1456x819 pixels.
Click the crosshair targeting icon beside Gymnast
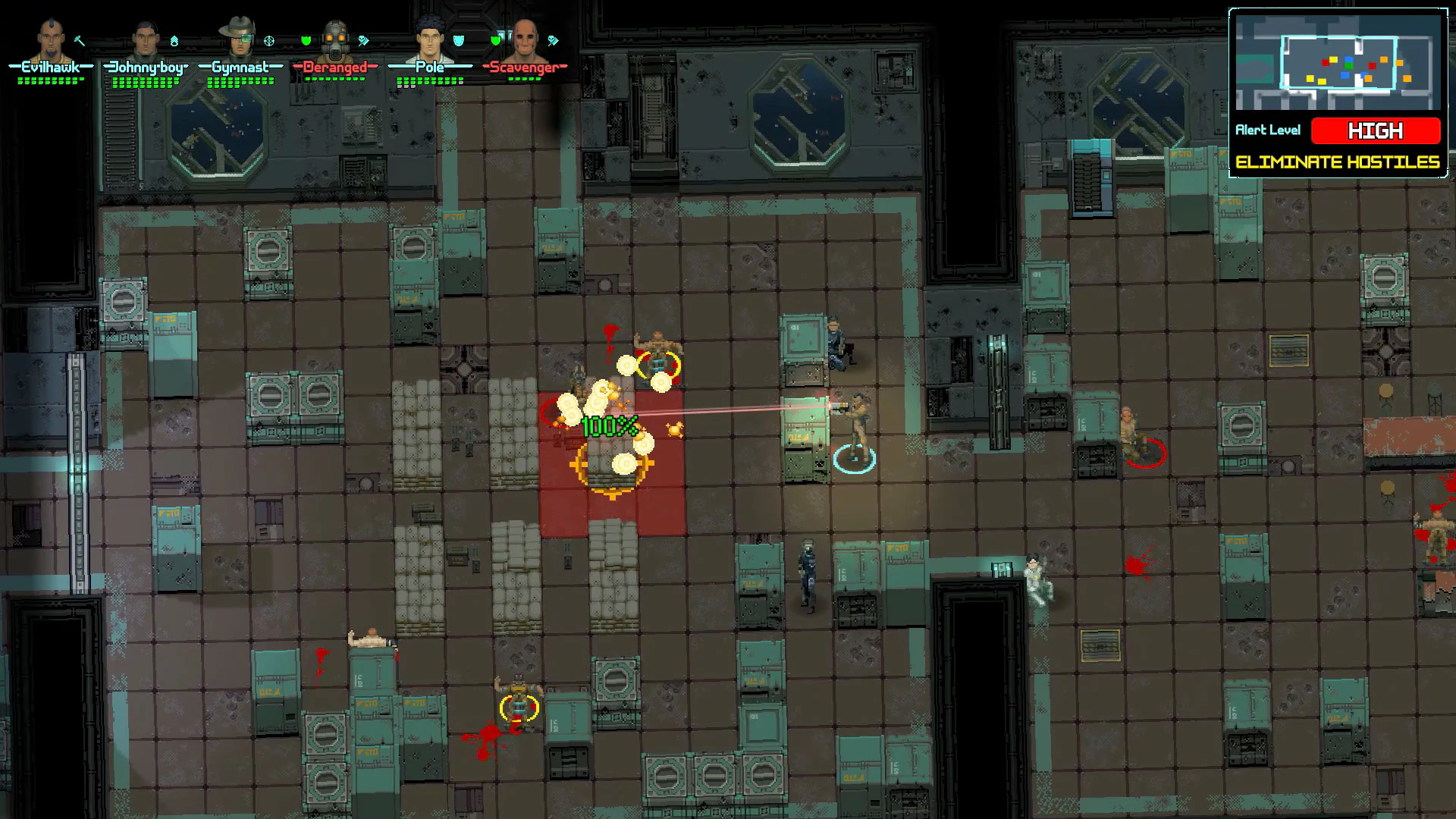[268, 40]
